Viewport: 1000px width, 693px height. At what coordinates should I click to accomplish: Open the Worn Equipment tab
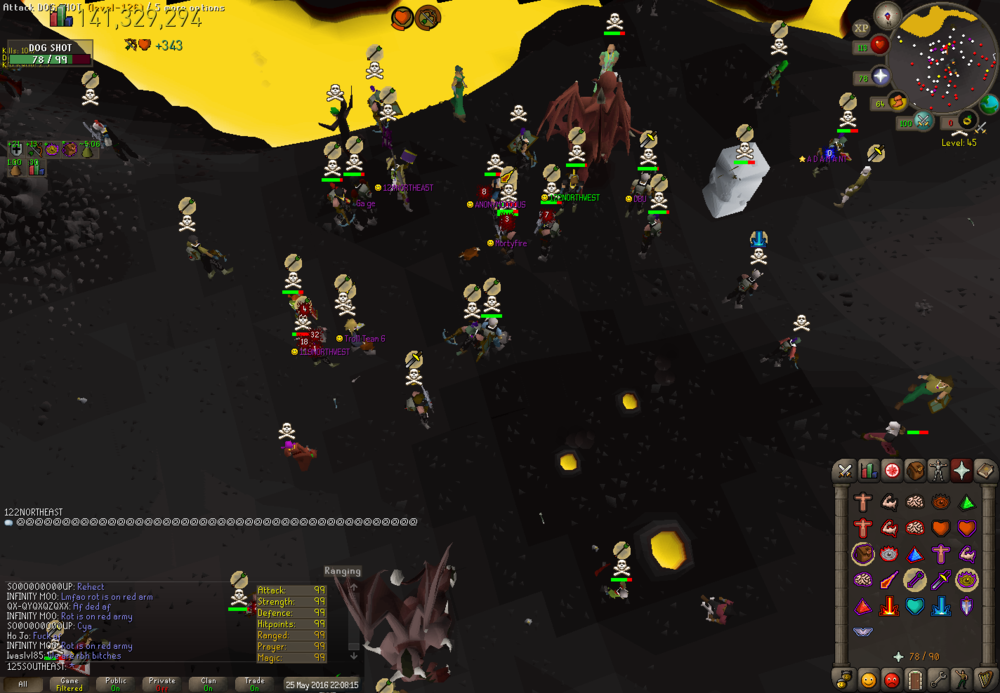point(938,470)
